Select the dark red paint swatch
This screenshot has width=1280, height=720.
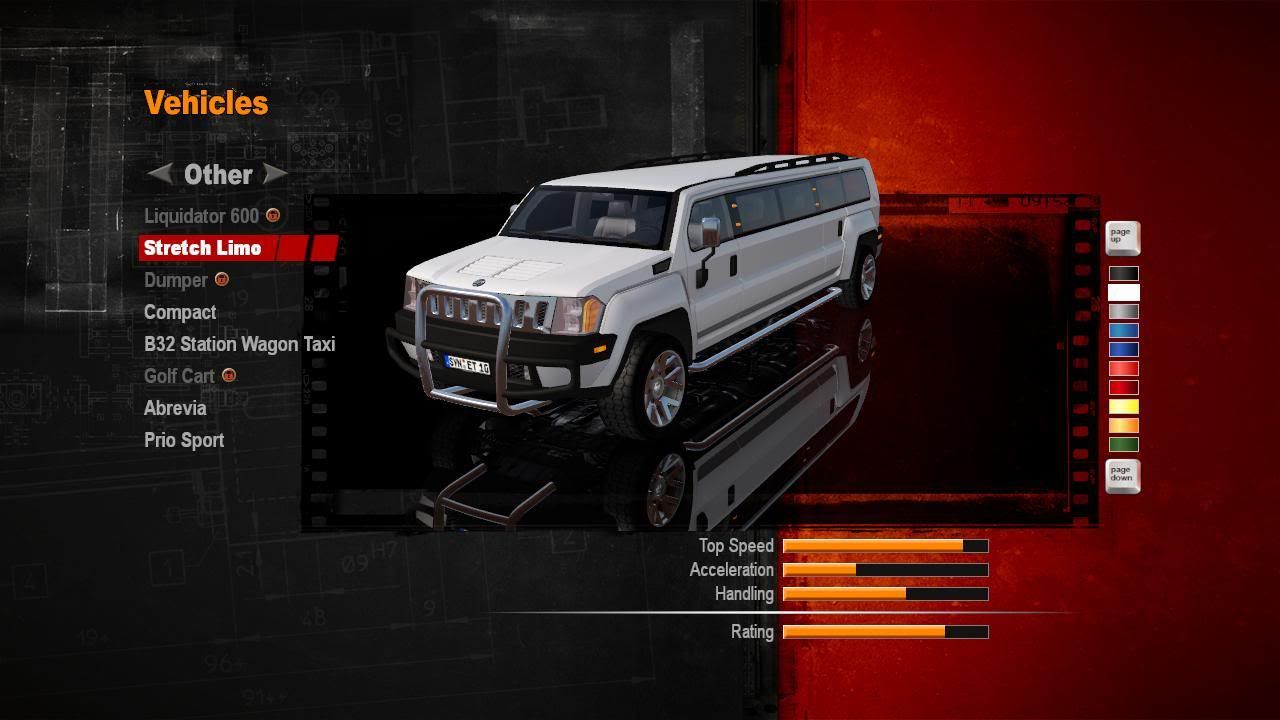click(x=1123, y=388)
